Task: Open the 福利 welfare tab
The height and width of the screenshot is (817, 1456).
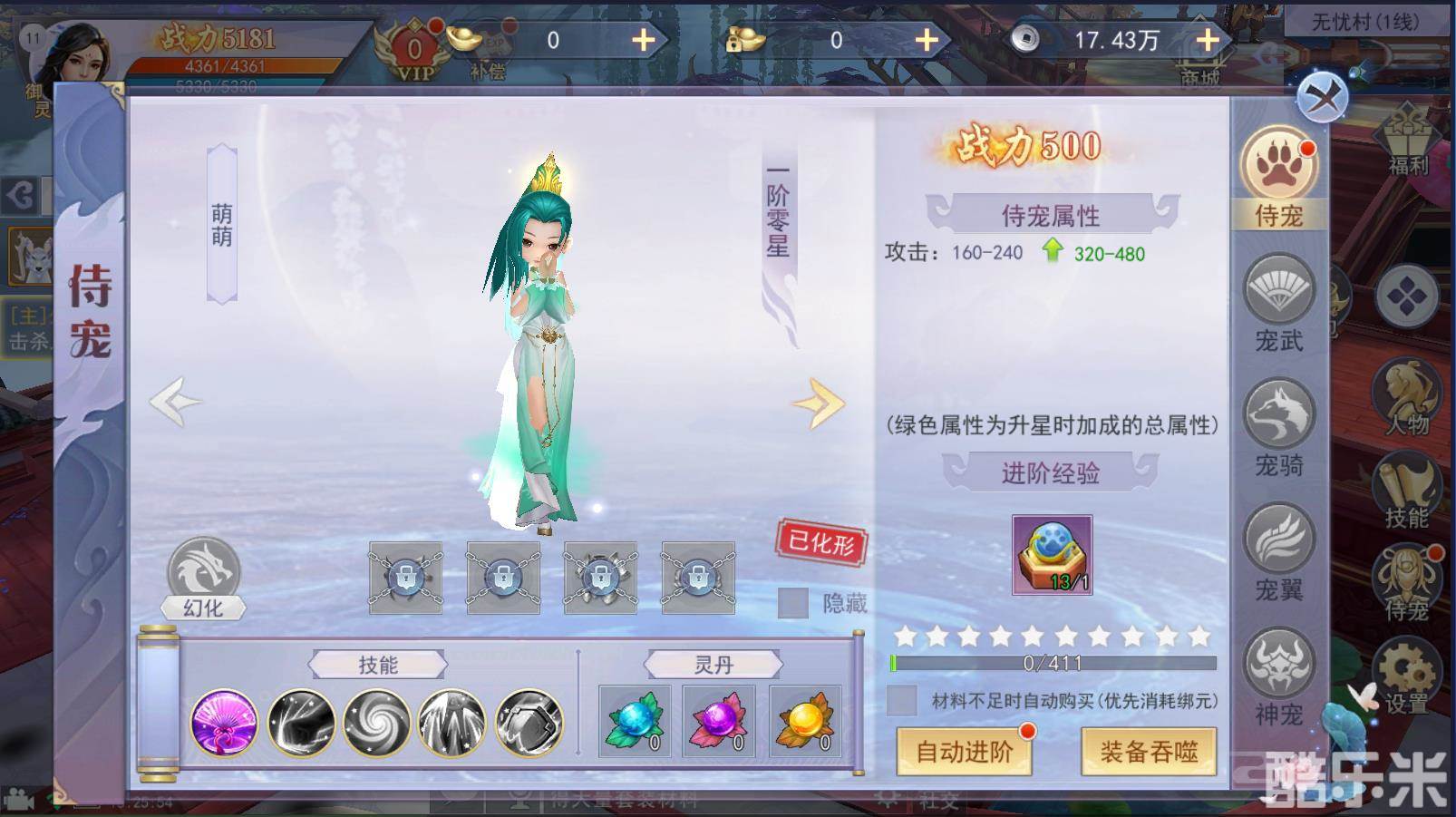Action: tap(1406, 136)
